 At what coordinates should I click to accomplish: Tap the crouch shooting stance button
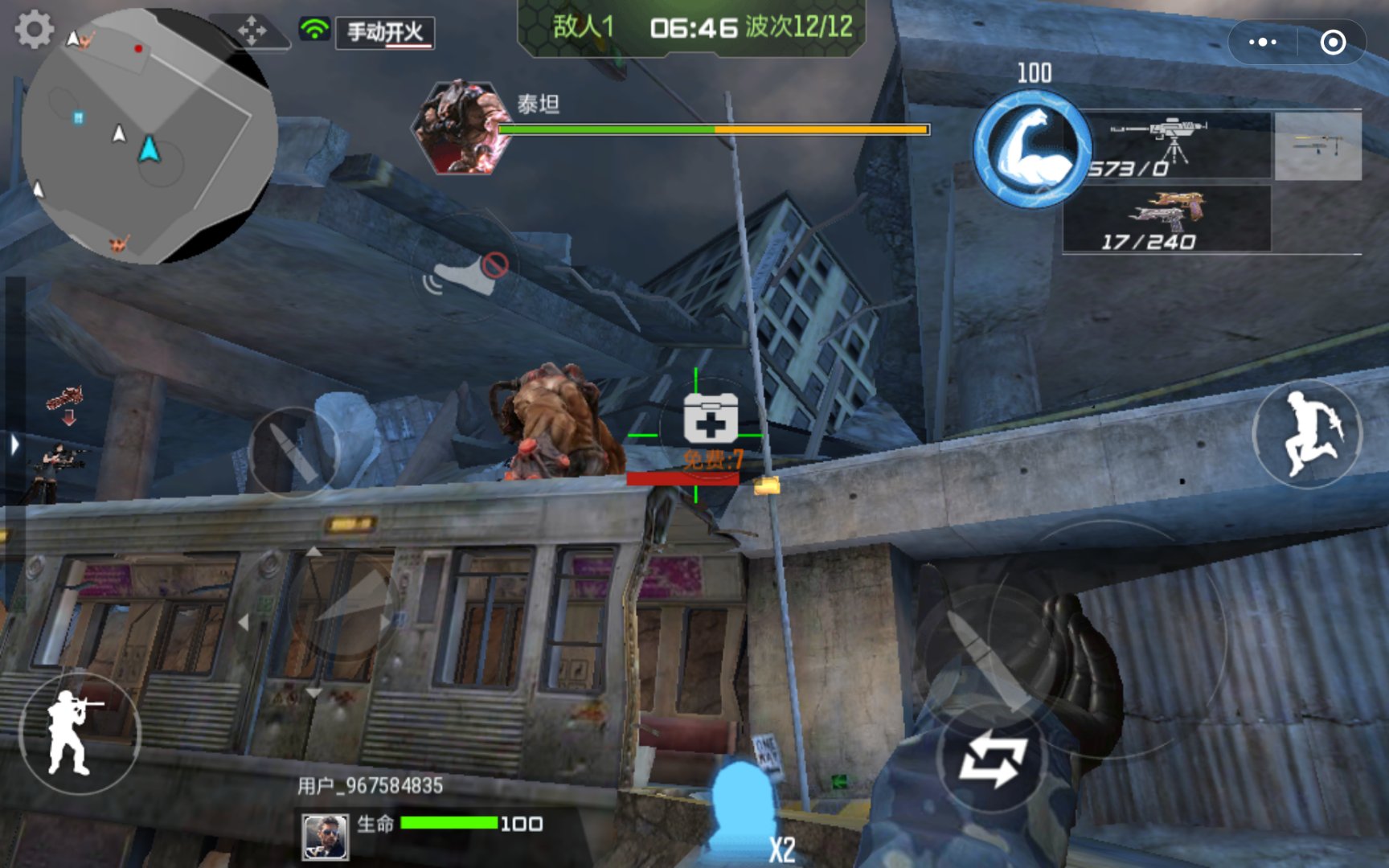click(79, 732)
